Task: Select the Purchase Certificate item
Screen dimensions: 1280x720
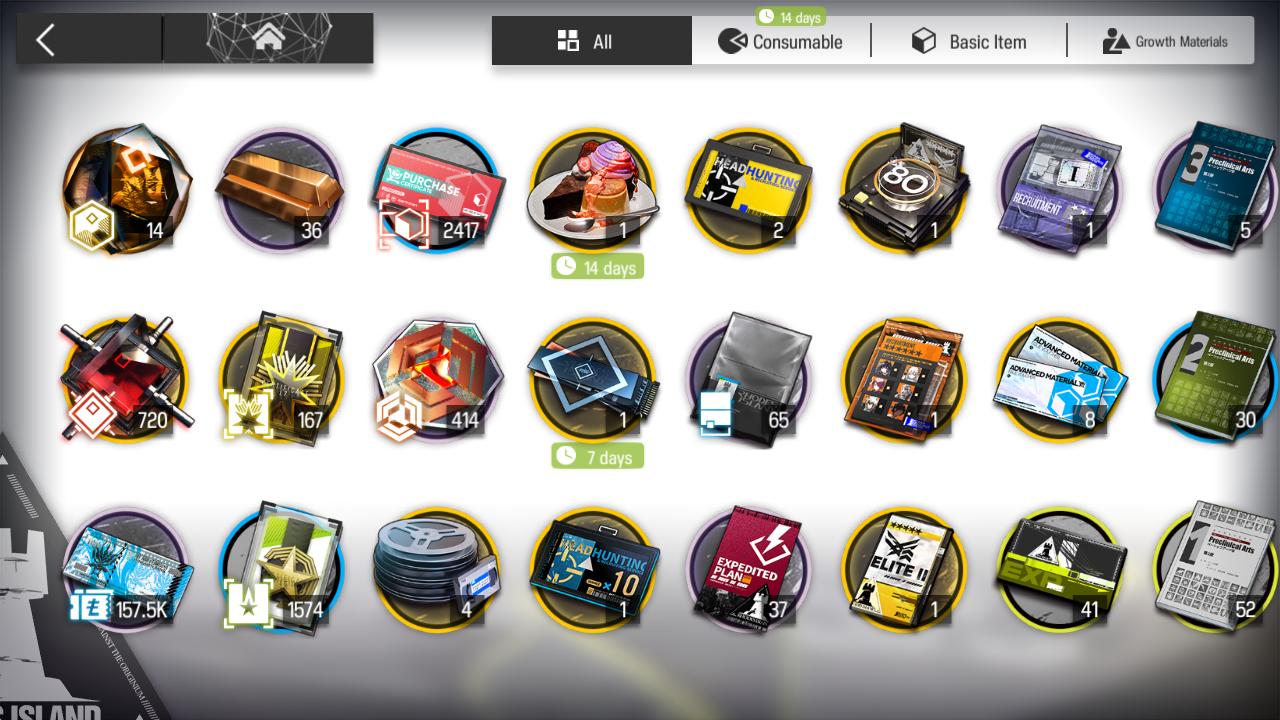Action: pyautogui.click(x=438, y=190)
